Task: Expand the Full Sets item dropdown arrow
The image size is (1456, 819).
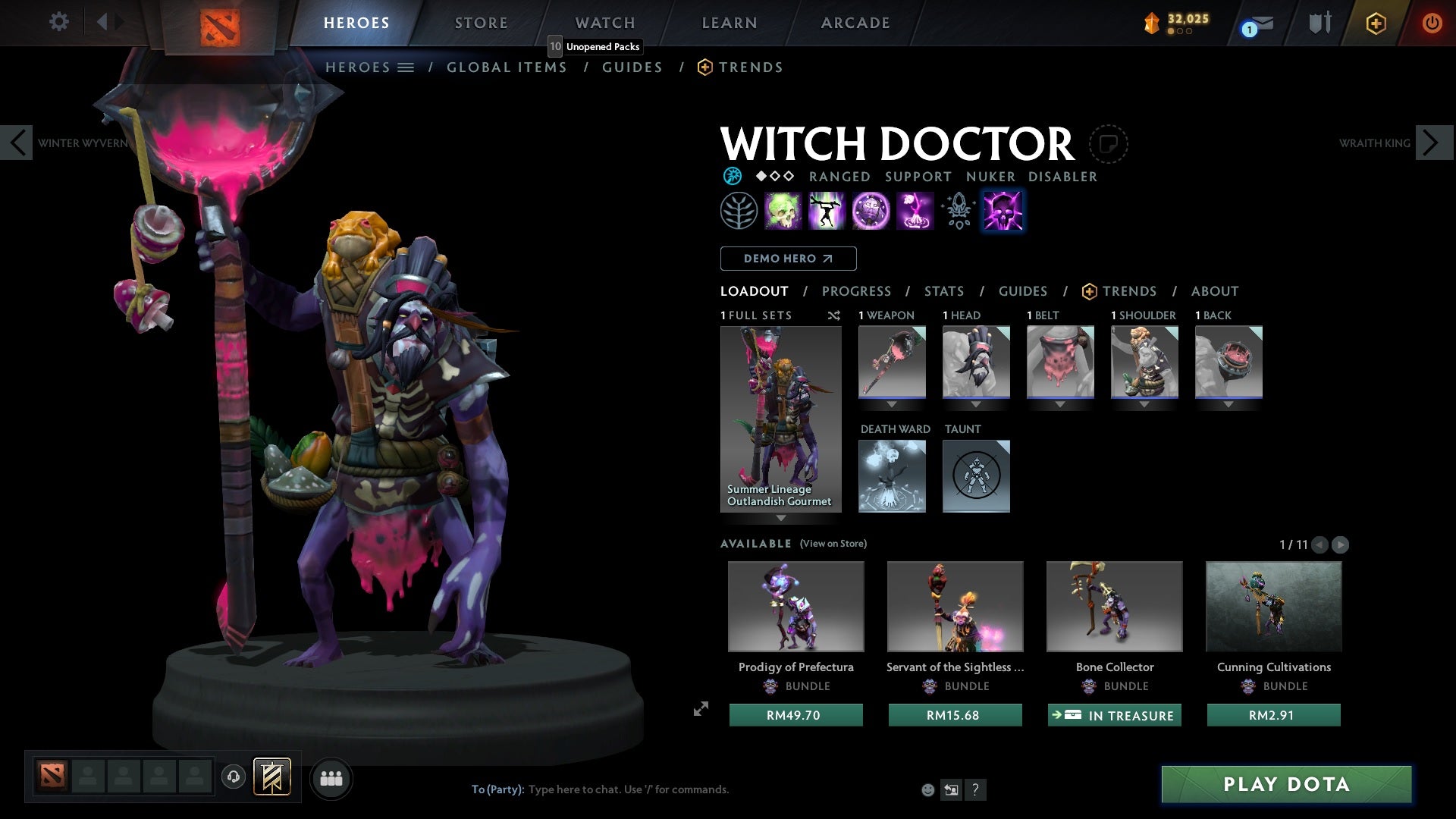Action: click(781, 519)
